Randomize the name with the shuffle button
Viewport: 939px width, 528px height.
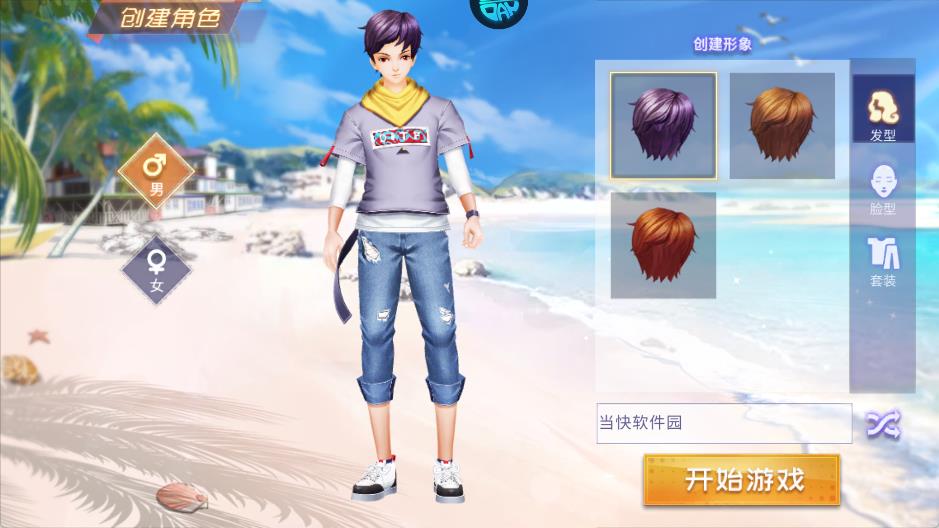tap(883, 424)
